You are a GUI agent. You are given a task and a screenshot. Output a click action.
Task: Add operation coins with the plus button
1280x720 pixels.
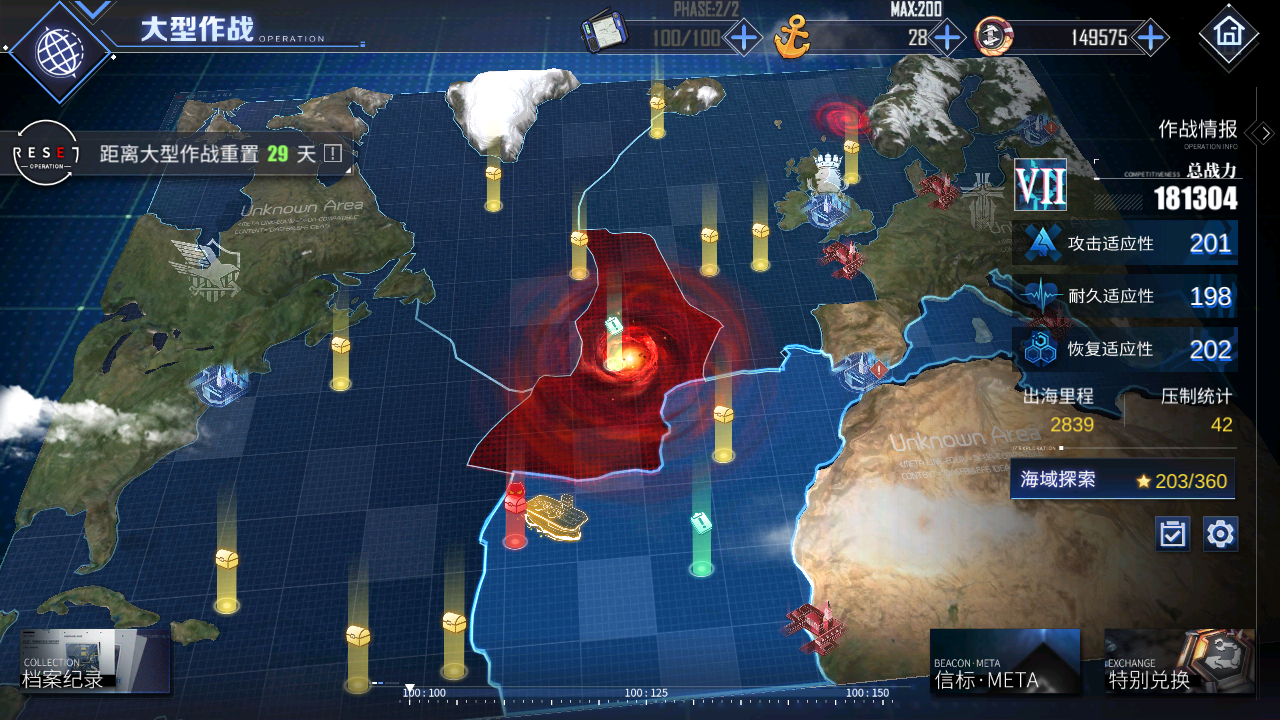click(1151, 38)
